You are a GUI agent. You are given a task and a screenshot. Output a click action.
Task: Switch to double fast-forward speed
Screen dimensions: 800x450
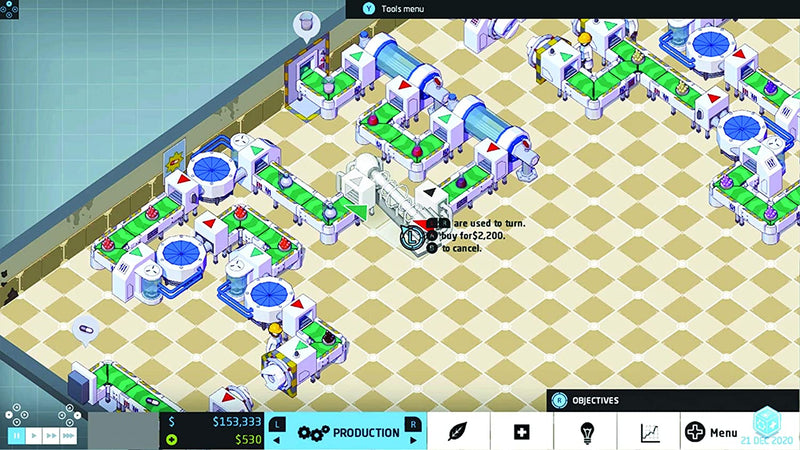(51, 436)
